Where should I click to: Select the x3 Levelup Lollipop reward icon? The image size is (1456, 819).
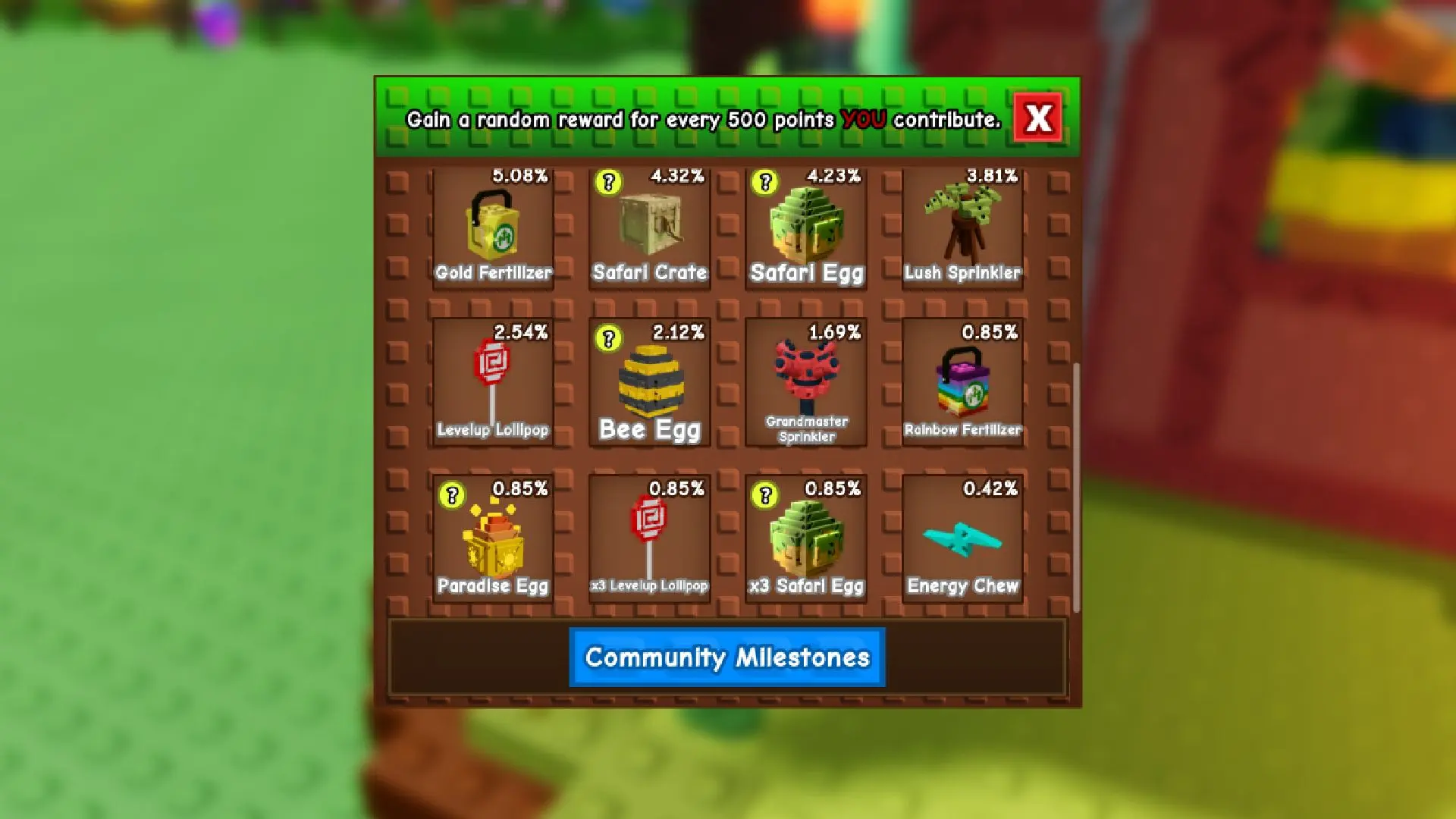[649, 535]
